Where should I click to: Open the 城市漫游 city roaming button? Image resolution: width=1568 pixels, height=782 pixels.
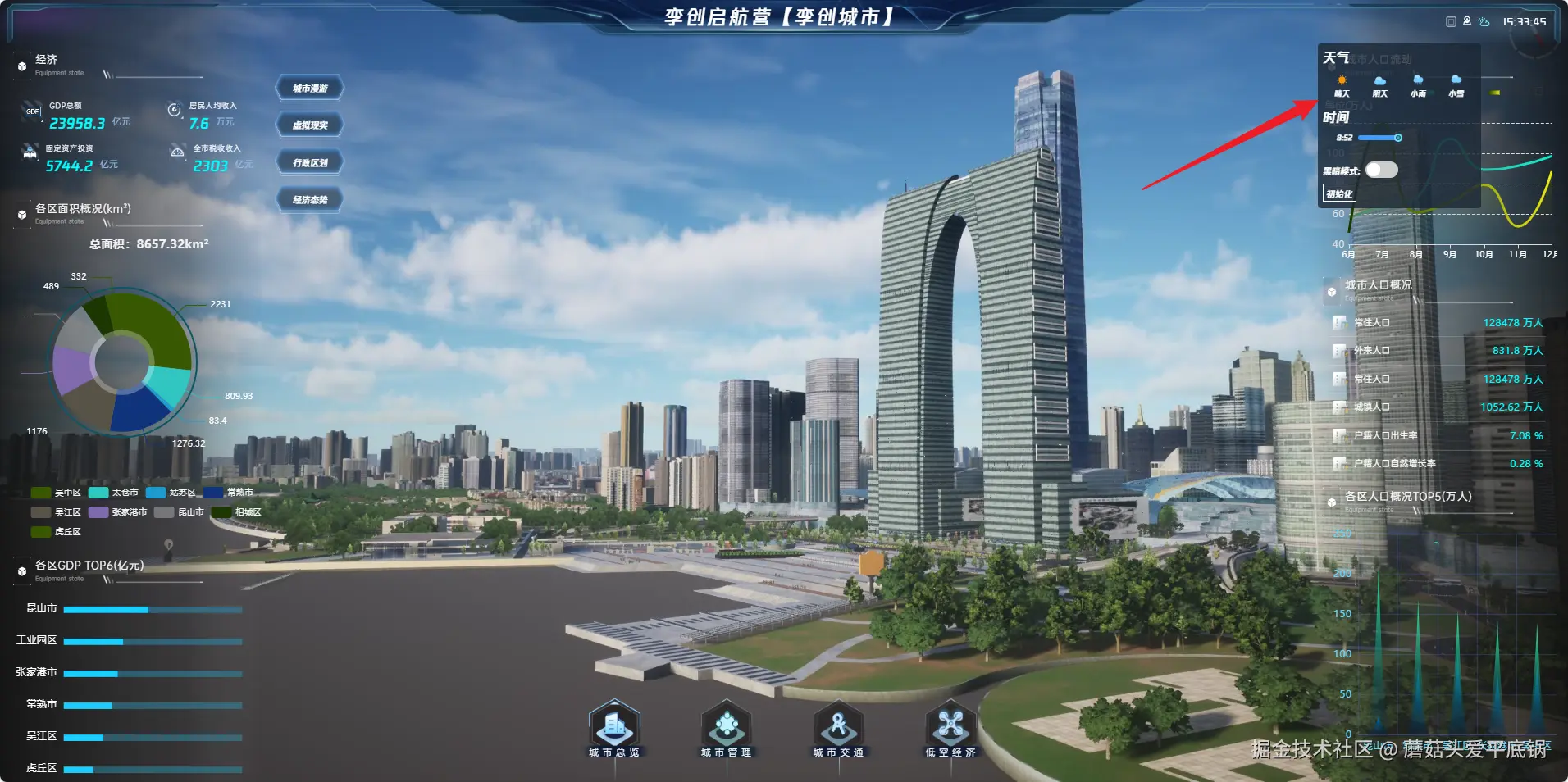coord(310,89)
